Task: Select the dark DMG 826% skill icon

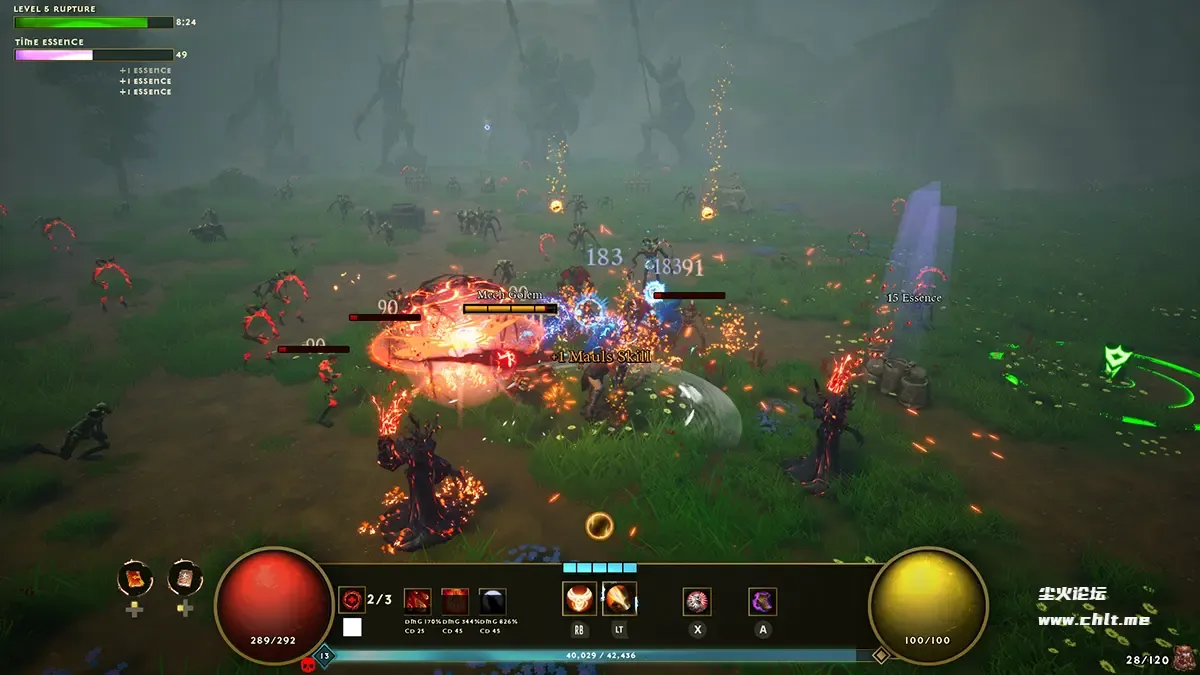Action: [492, 602]
